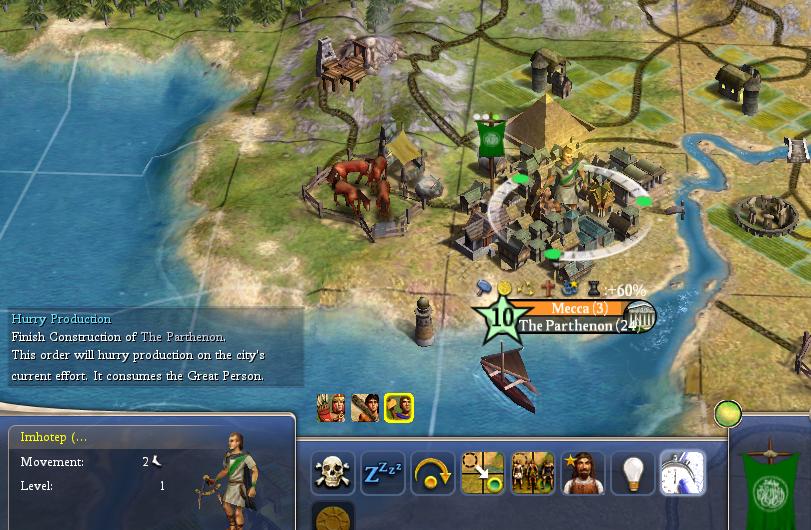Screen dimensions: 811x530
Task: Select the club-wielding warrior unit portrait
Action: tap(365, 407)
